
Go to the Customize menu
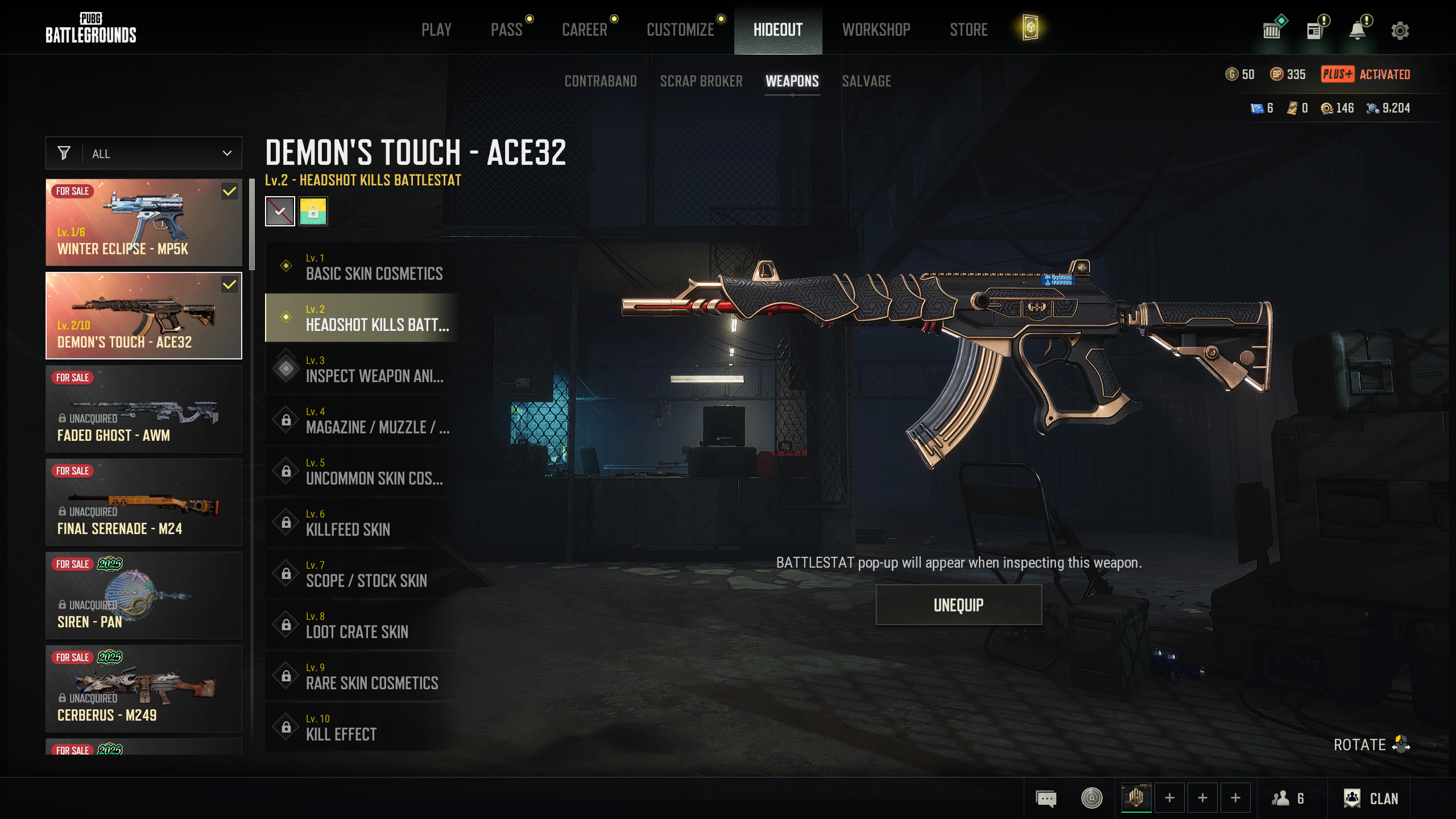(680, 30)
